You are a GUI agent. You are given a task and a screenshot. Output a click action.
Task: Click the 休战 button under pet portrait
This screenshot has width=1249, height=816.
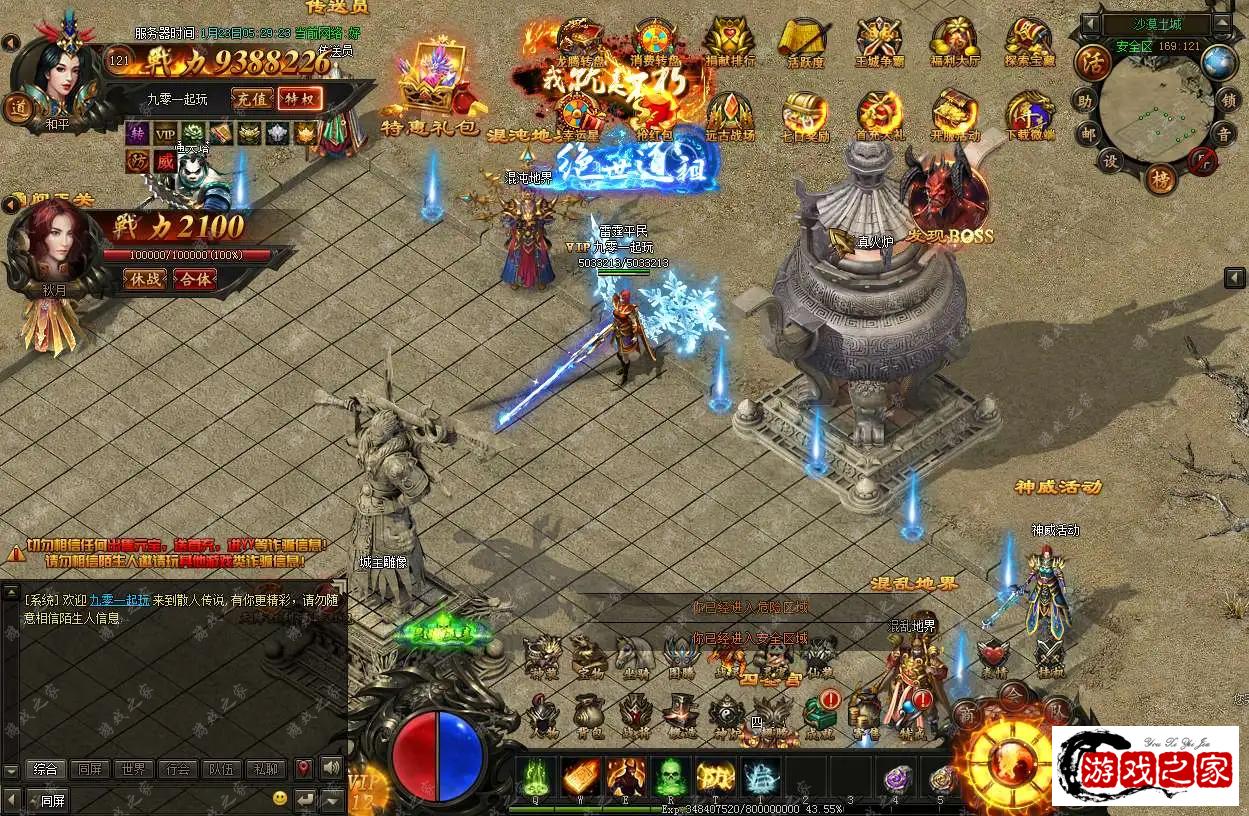coord(145,279)
